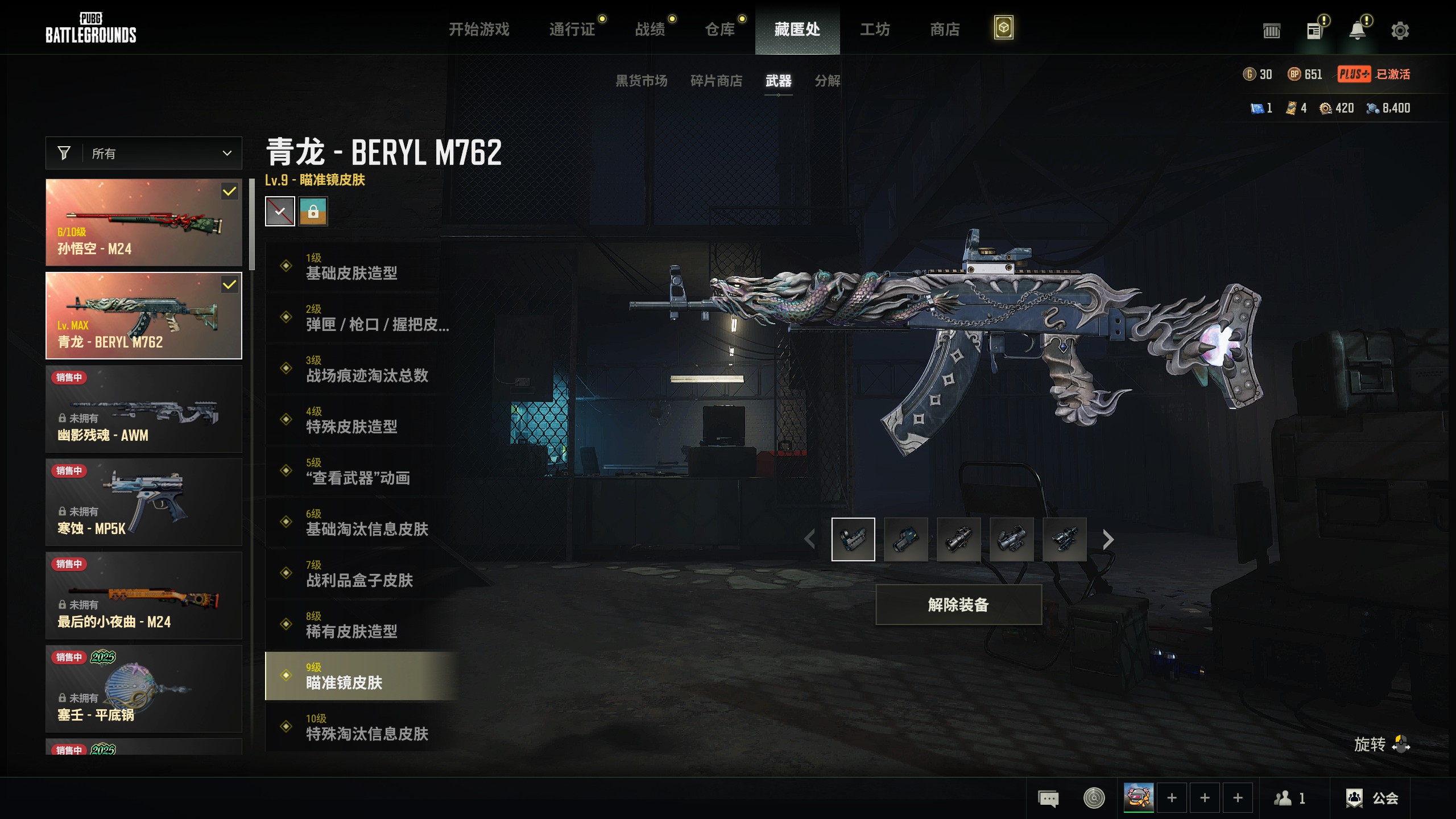The width and height of the screenshot is (1456, 819).
Task: Open the 分解 salvage sub-tab
Action: point(828,81)
